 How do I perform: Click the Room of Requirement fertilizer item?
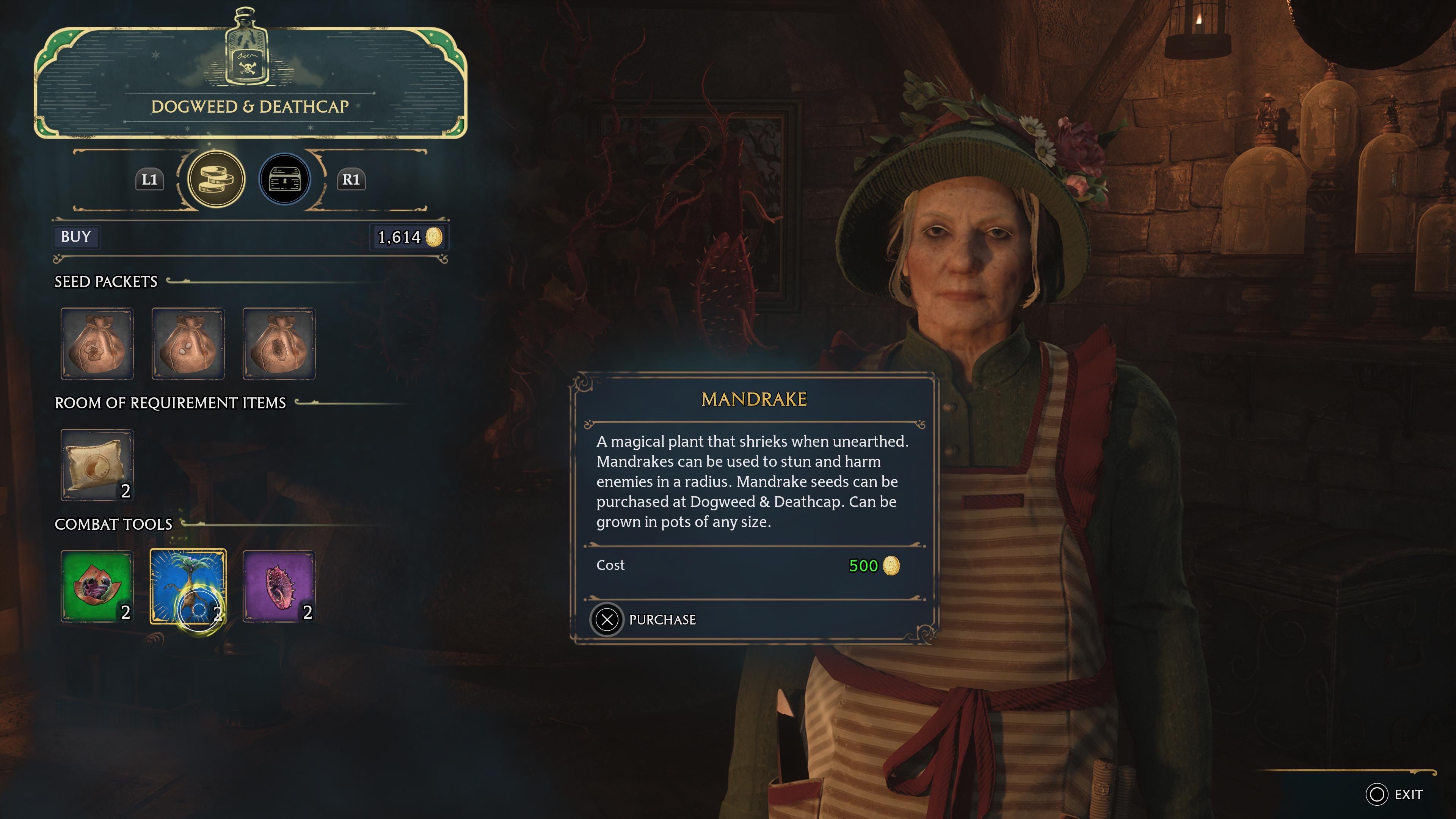click(x=97, y=464)
